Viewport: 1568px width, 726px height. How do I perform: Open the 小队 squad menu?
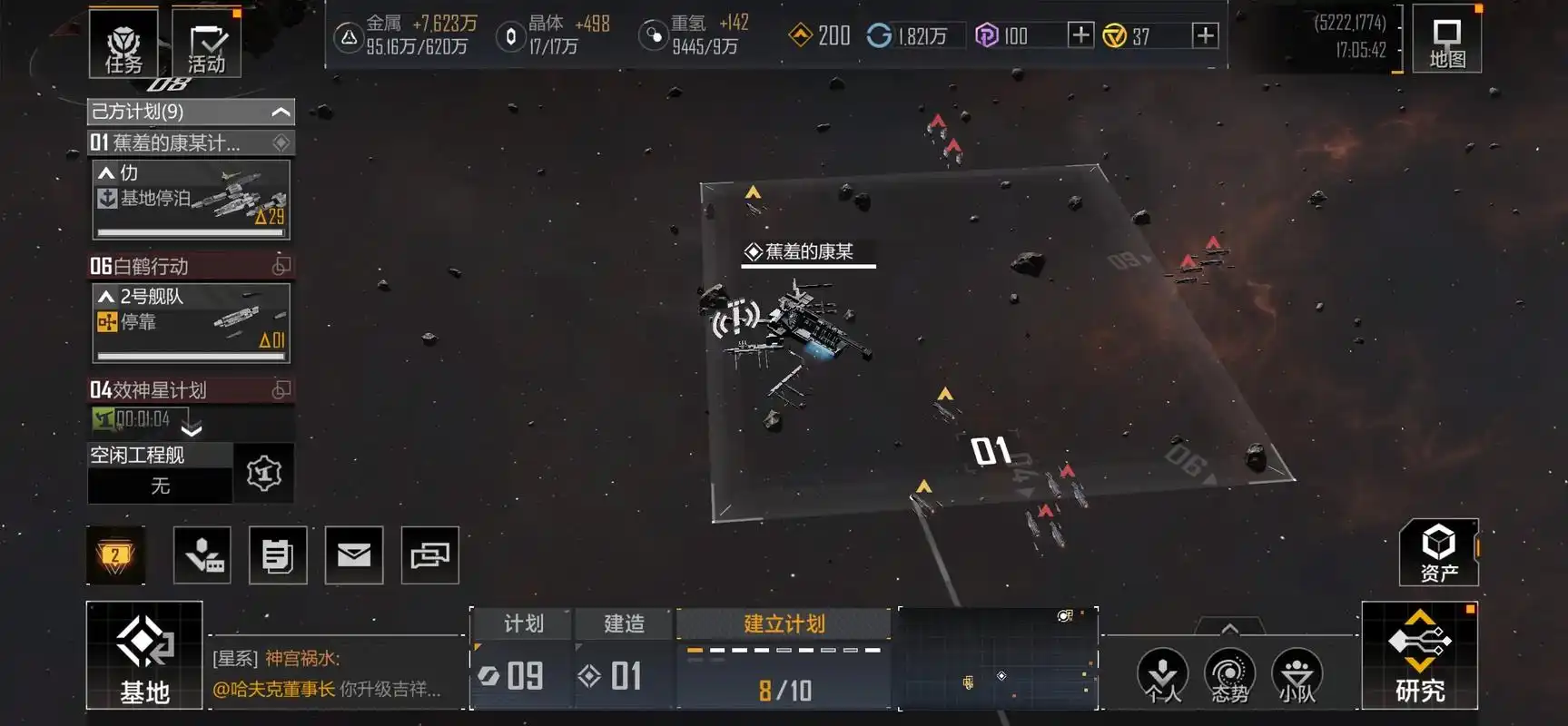pos(1297,676)
